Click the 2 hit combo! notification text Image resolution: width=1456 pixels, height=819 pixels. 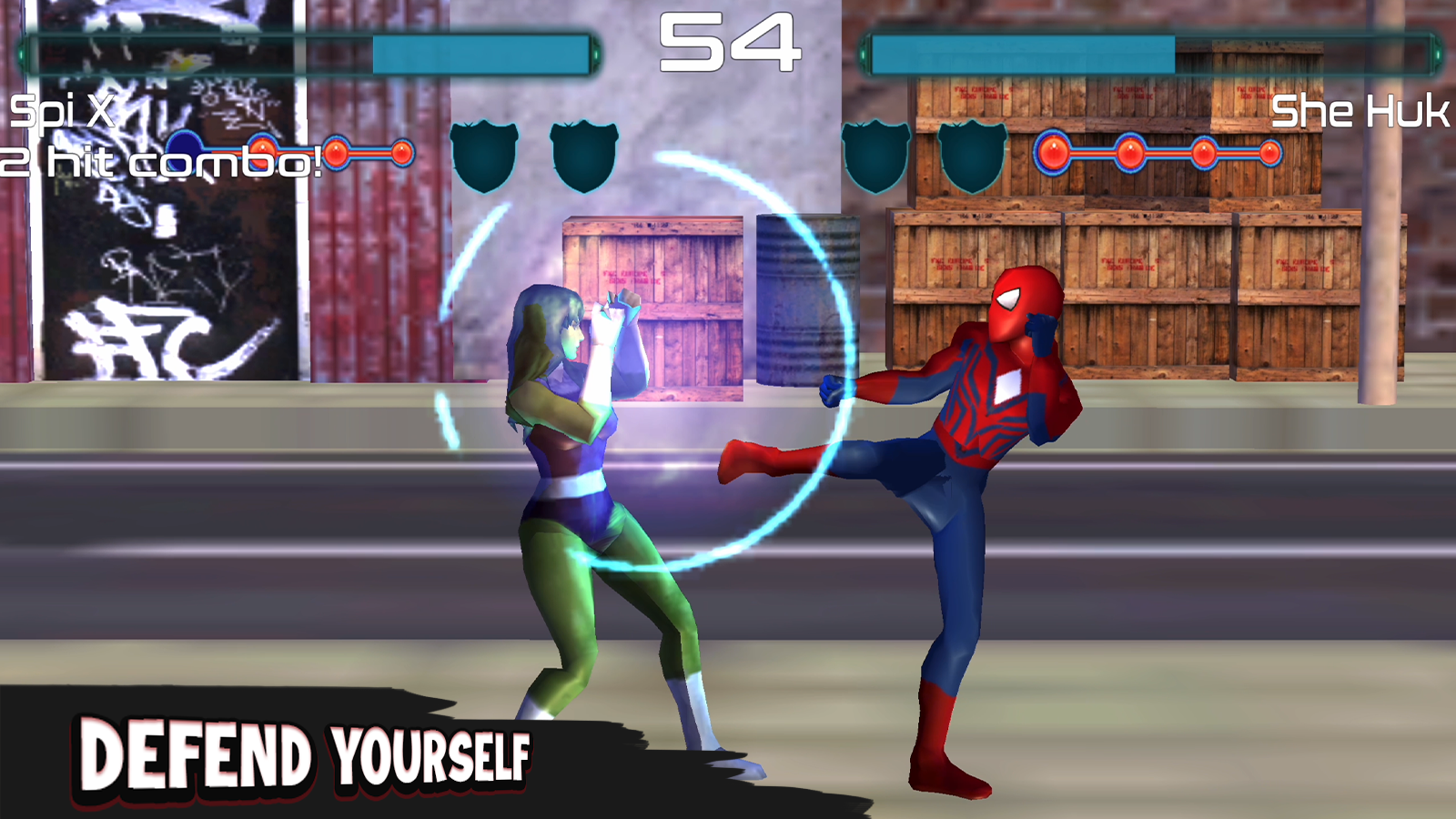(159, 157)
